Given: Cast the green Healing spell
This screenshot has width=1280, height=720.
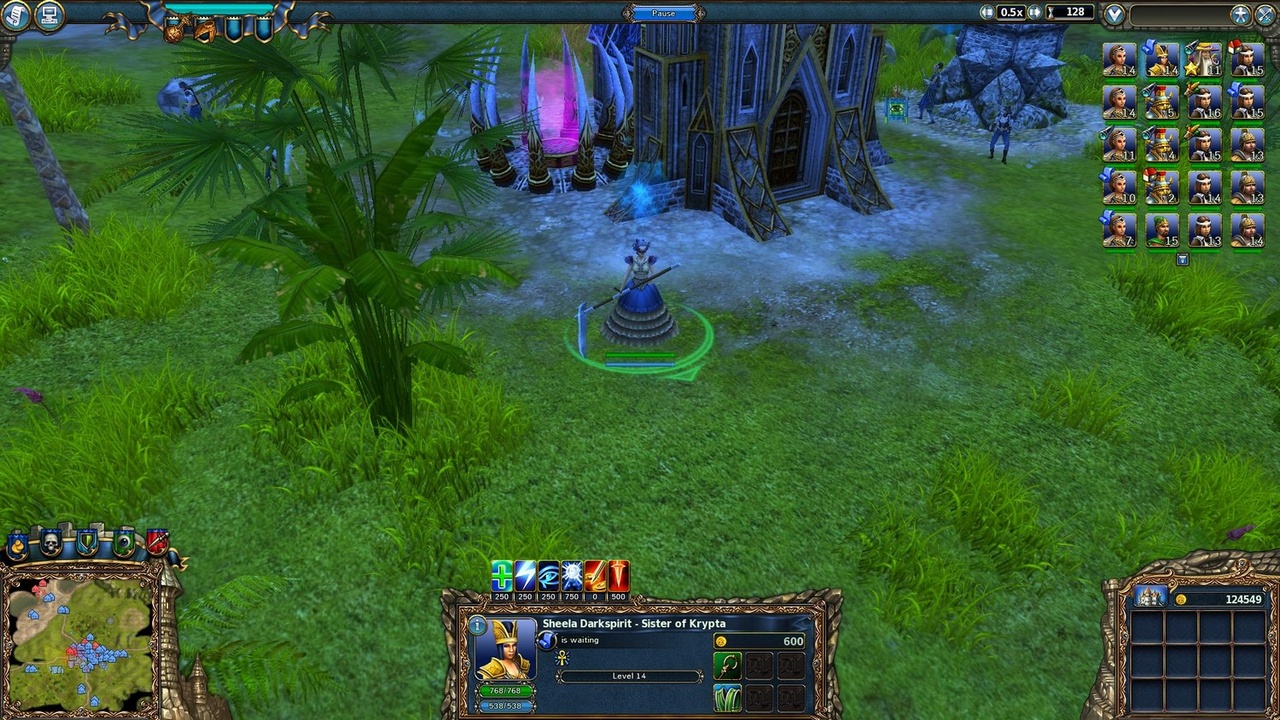Looking at the screenshot, I should (502, 576).
